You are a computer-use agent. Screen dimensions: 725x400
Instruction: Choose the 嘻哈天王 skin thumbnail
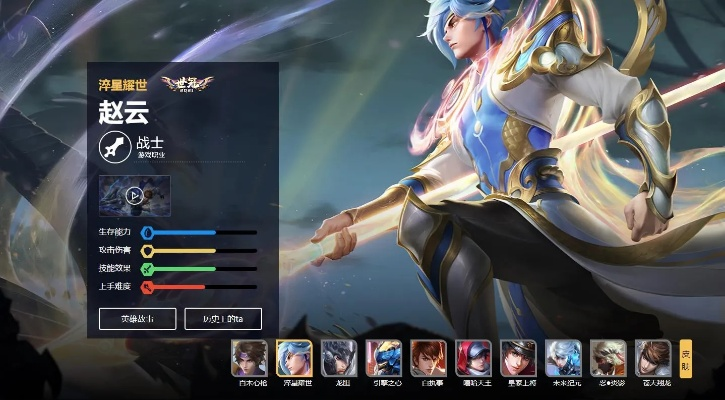pos(474,357)
